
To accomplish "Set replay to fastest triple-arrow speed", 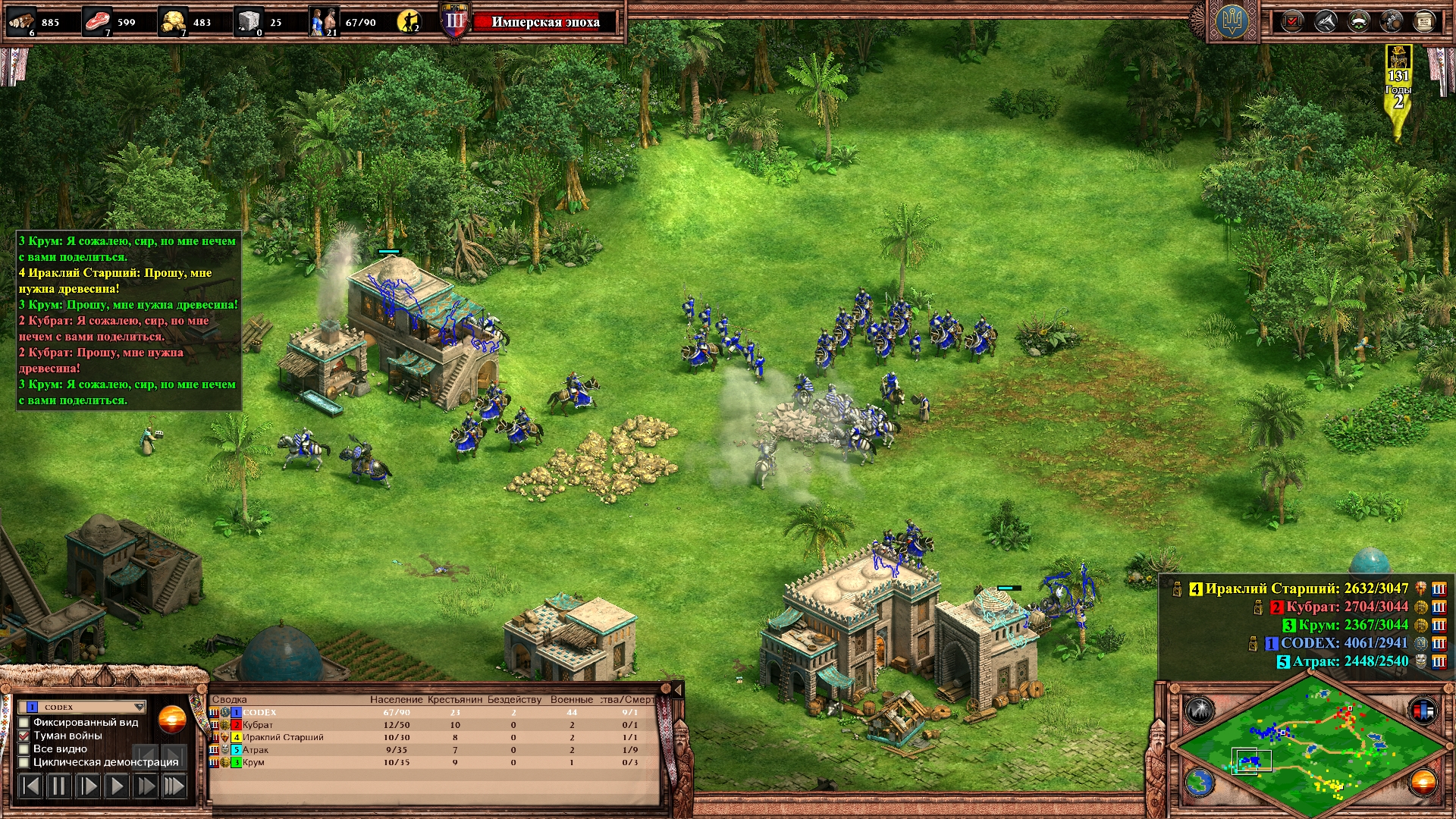I will (174, 786).
